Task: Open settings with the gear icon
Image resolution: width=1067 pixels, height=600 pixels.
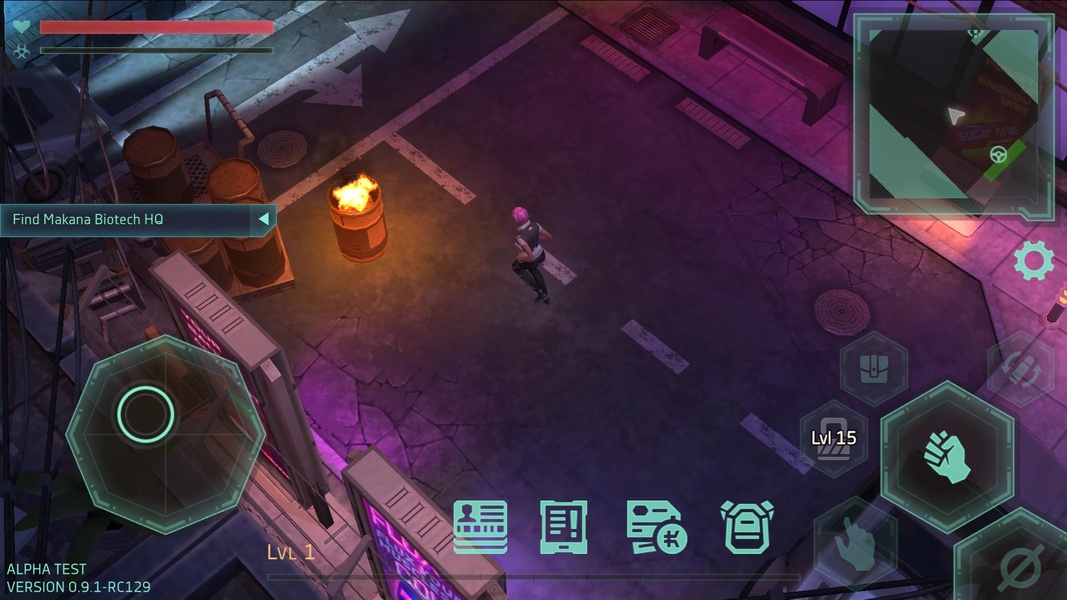Action: 1034,261
